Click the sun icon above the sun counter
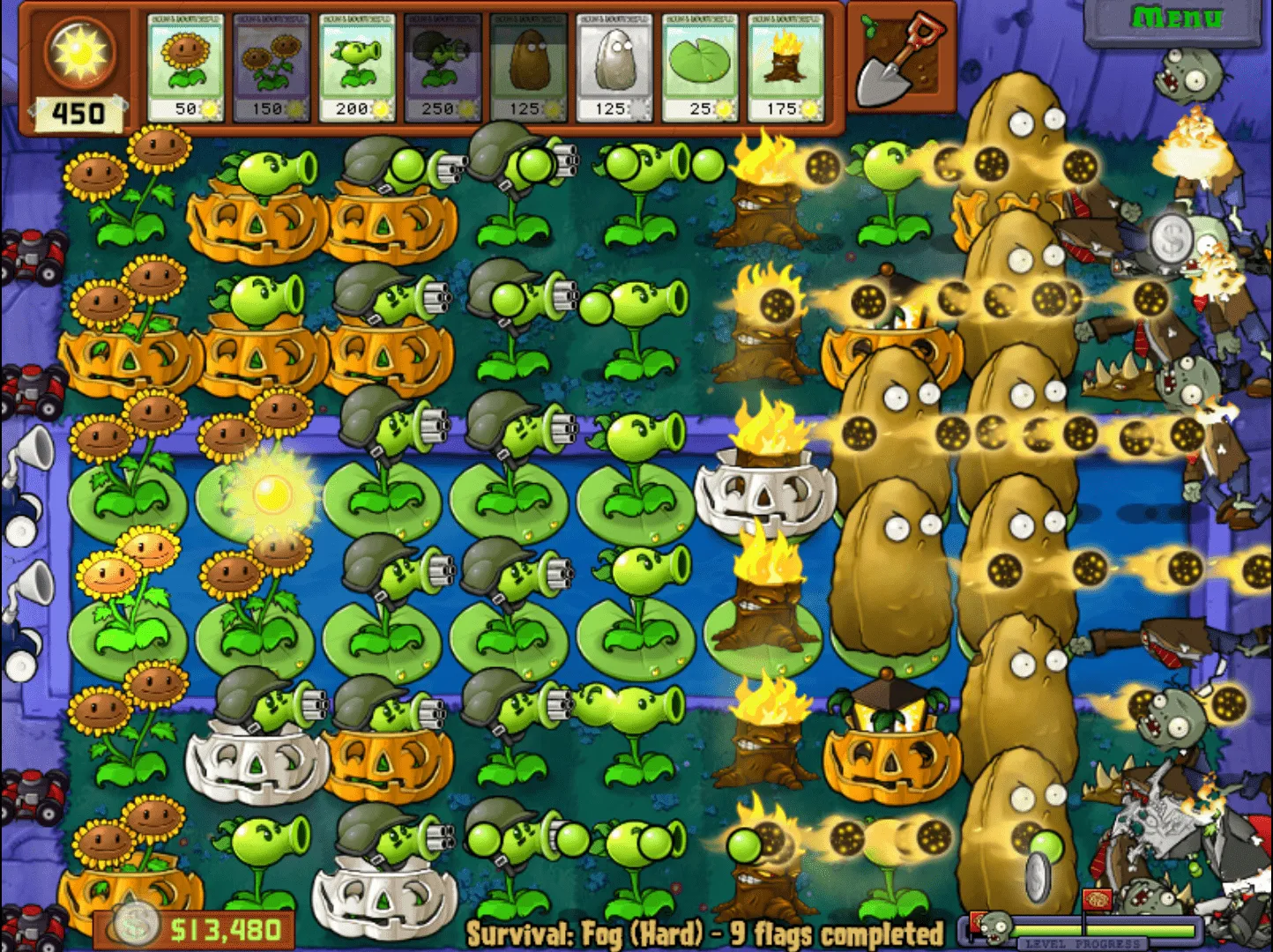Image resolution: width=1273 pixels, height=952 pixels. click(81, 55)
